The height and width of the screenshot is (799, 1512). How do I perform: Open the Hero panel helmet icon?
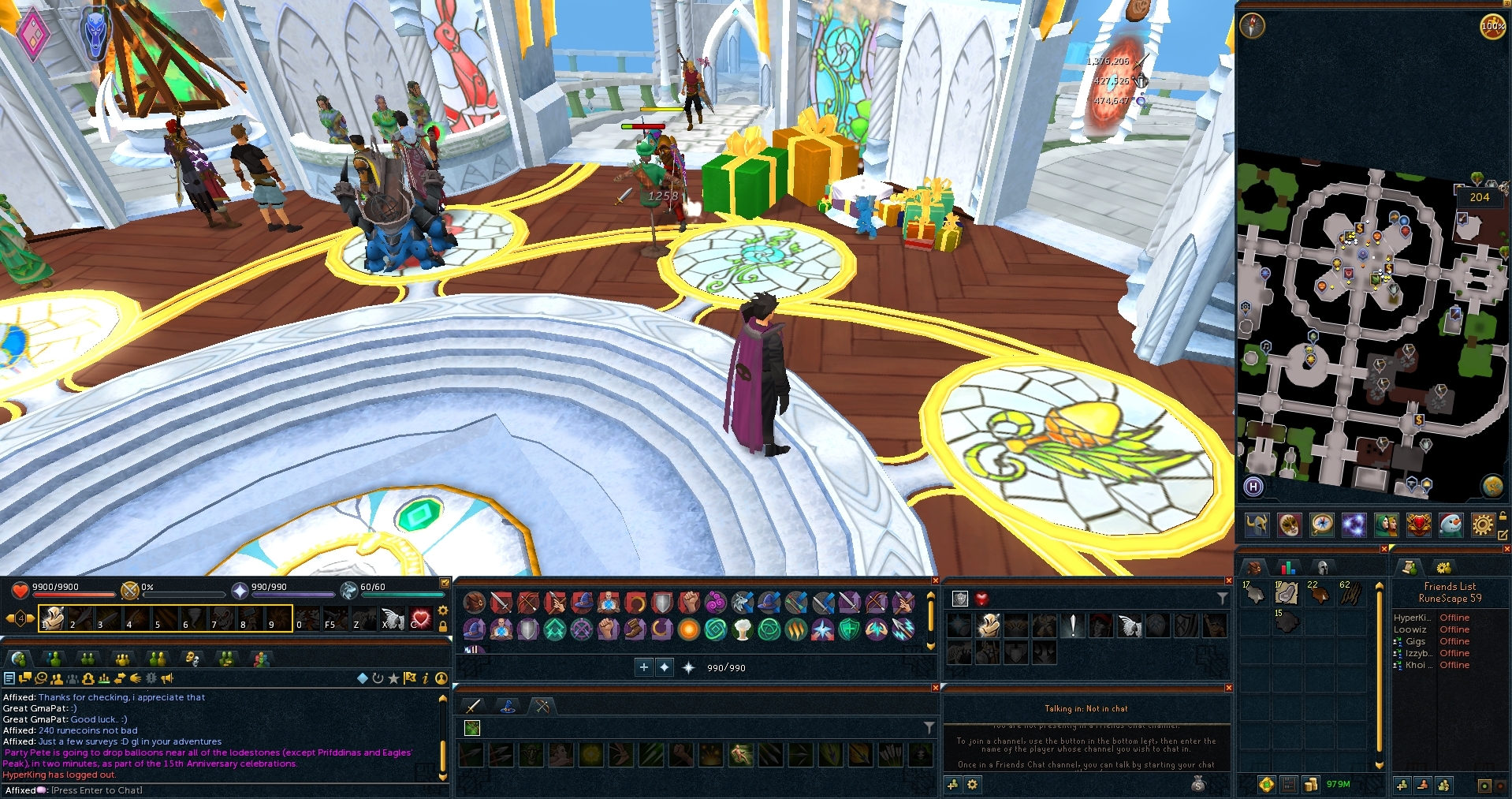pyautogui.click(x=1256, y=526)
